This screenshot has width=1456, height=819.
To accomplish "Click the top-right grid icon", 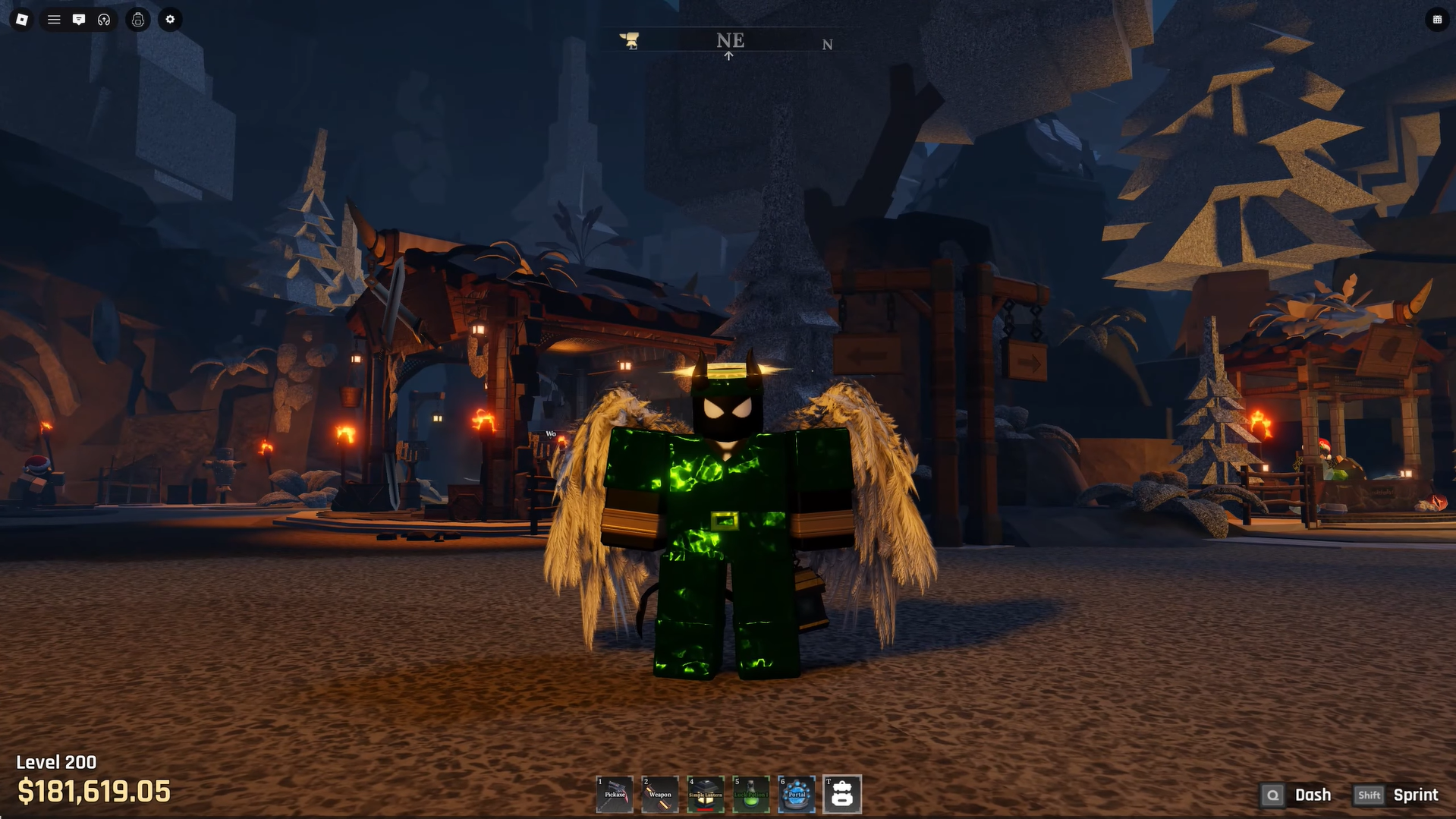I will tap(1437, 20).
